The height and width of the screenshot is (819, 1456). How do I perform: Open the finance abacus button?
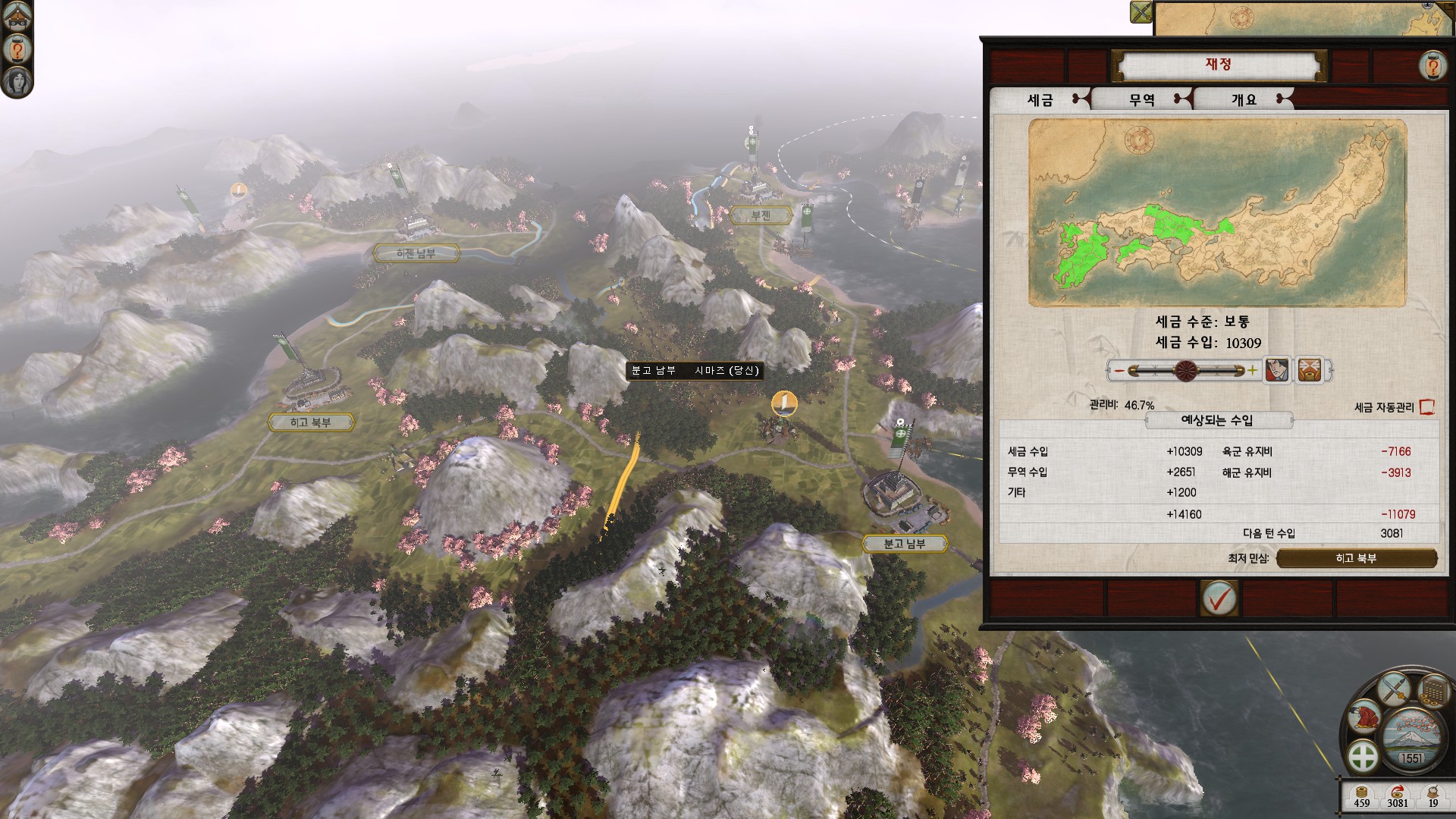[x=1432, y=692]
